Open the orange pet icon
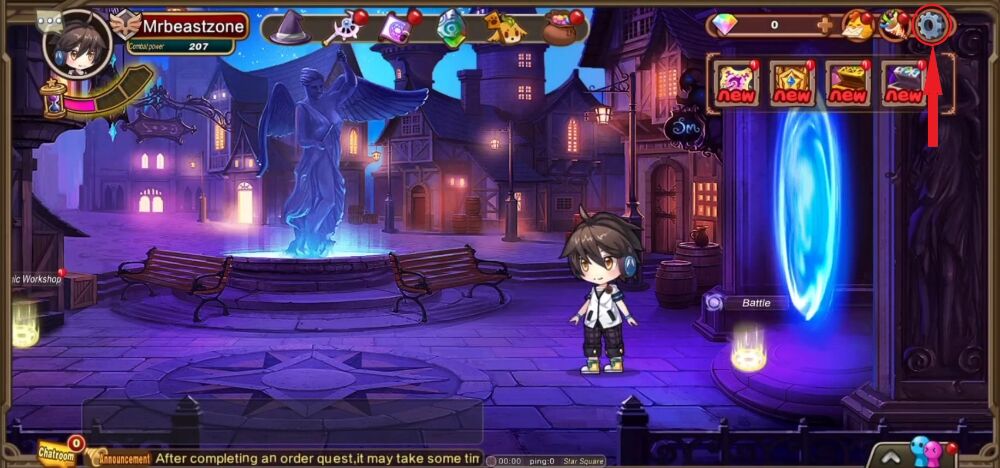The image size is (1000, 468). pos(505,28)
